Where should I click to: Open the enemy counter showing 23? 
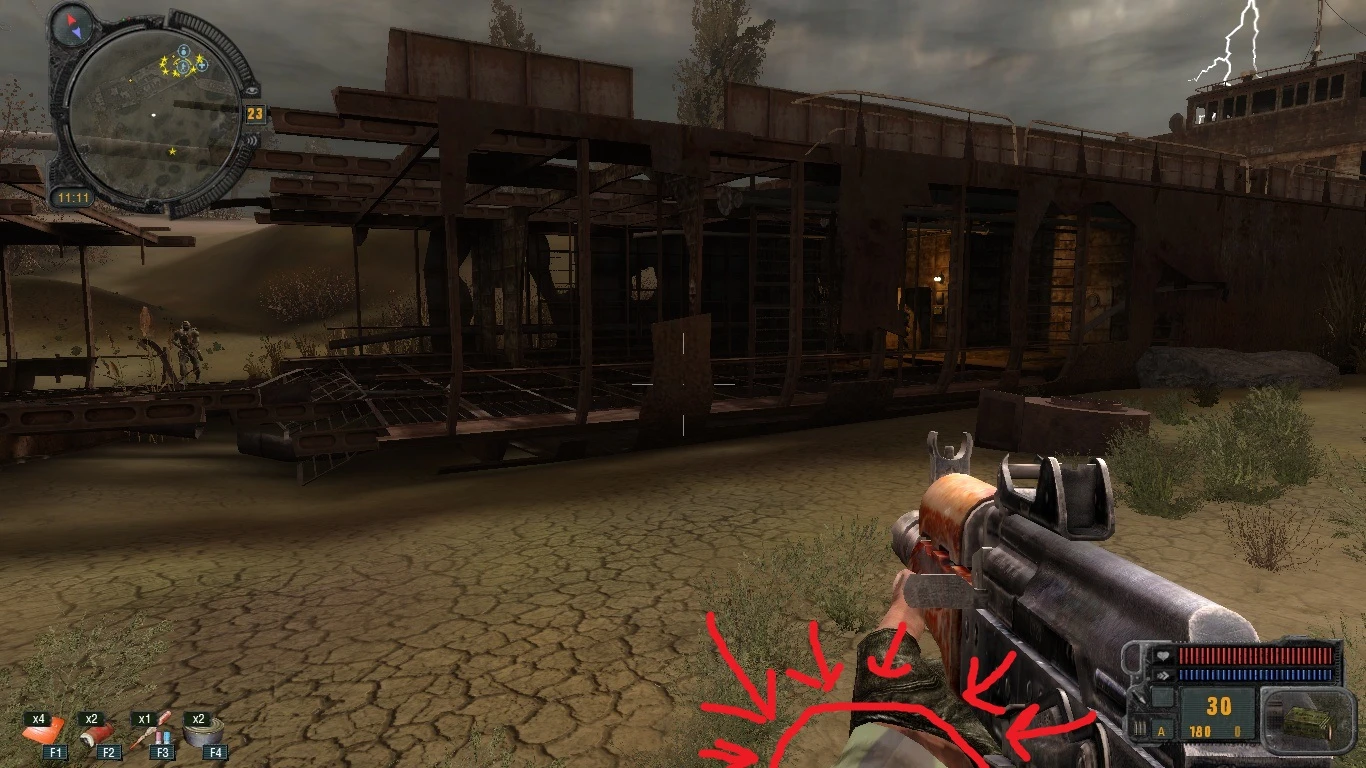255,113
